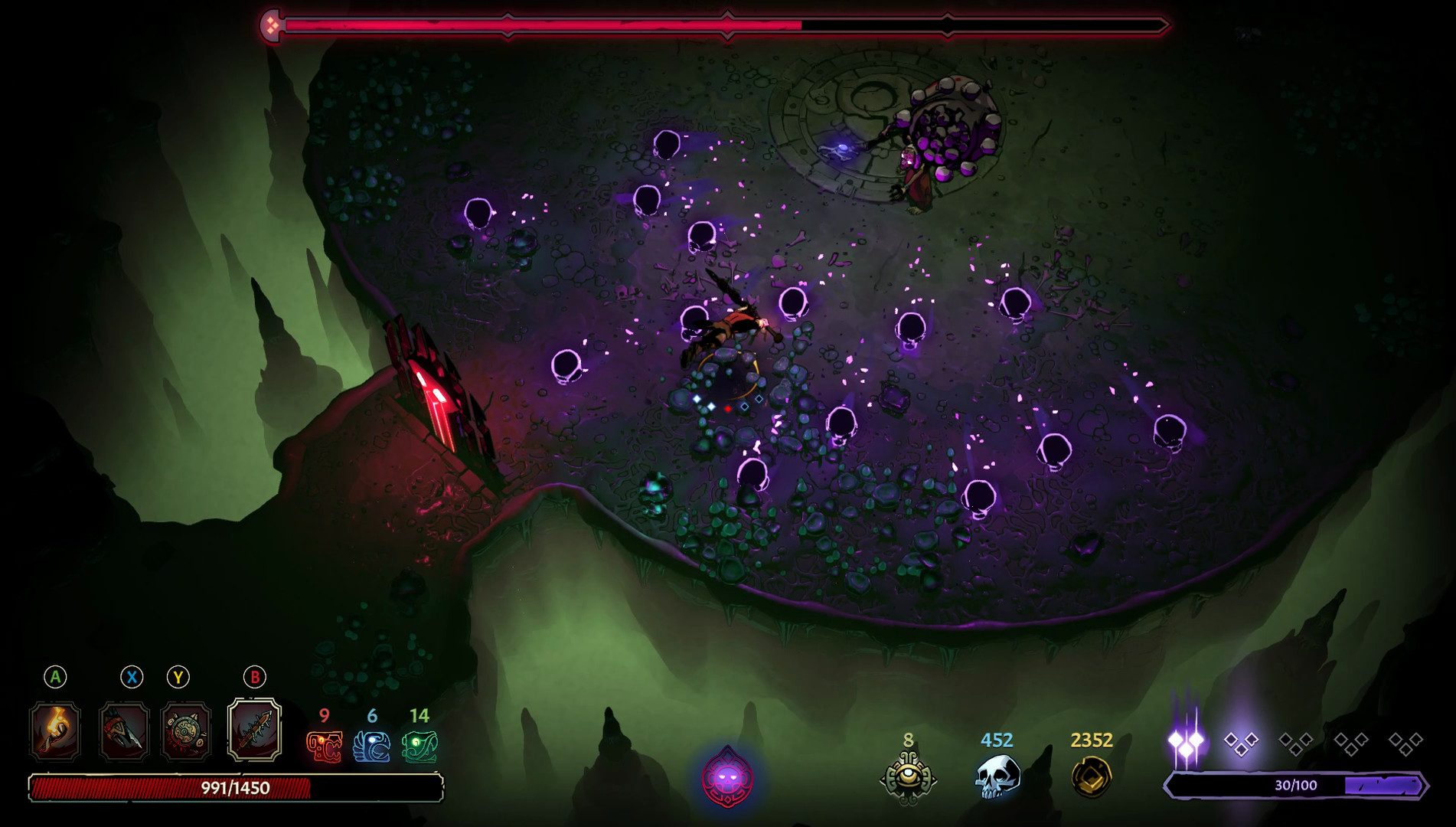Activate the glowing purple skull mask
The height and width of the screenshot is (827, 1456).
coord(727,779)
